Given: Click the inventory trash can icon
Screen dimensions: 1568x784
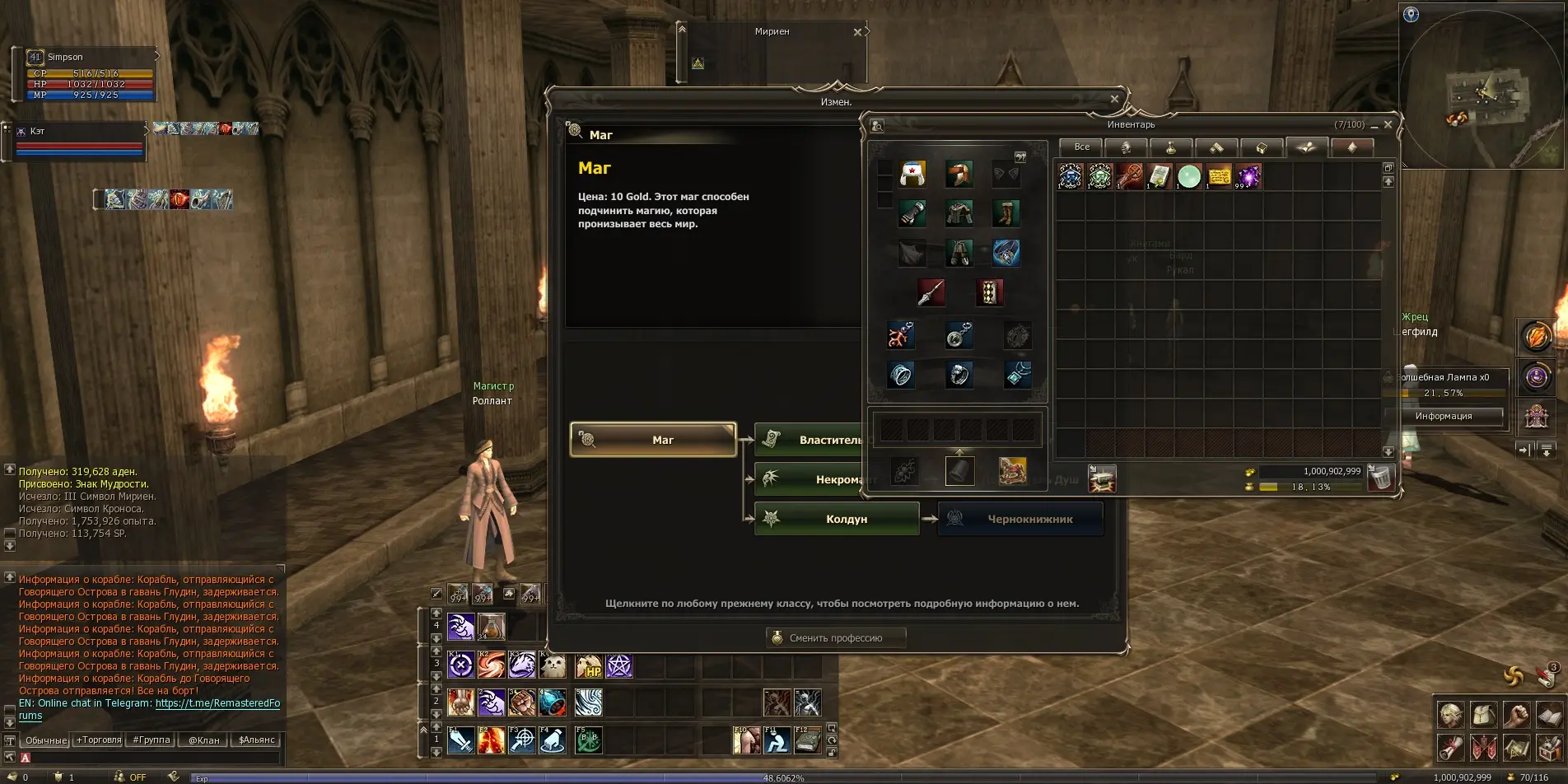Looking at the screenshot, I should (x=1379, y=477).
